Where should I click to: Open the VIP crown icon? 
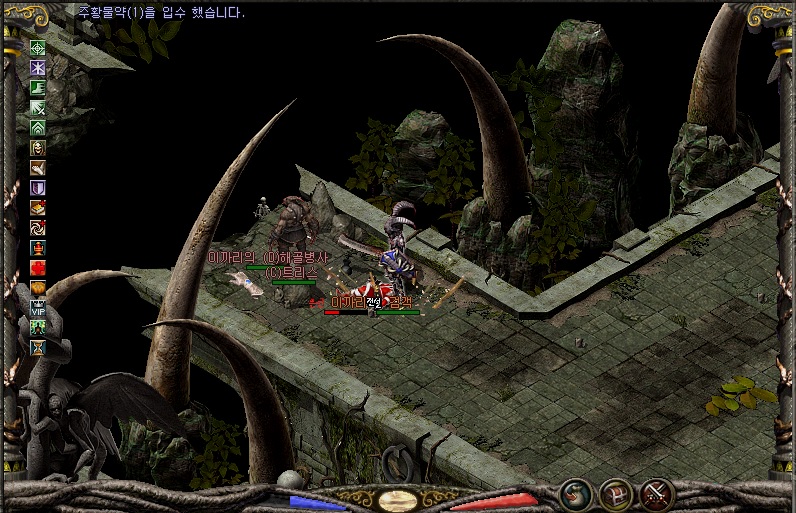coord(38,308)
